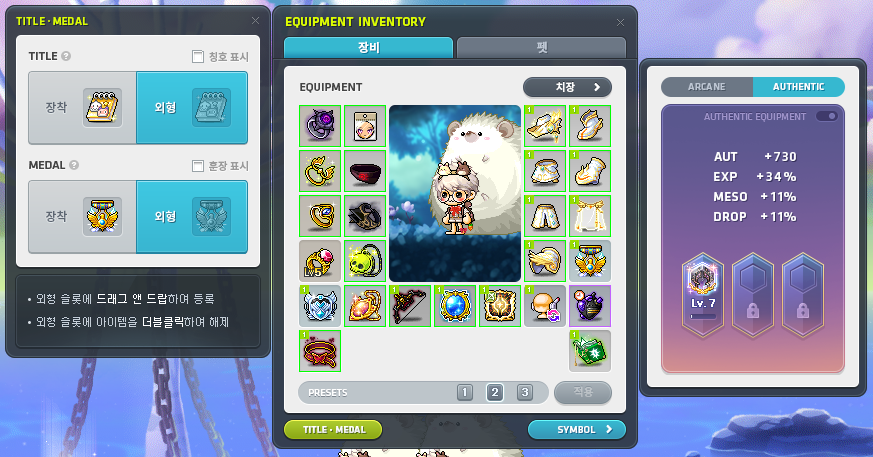Select the 장비 tab
The width and height of the screenshot is (873, 457).
click(x=369, y=47)
